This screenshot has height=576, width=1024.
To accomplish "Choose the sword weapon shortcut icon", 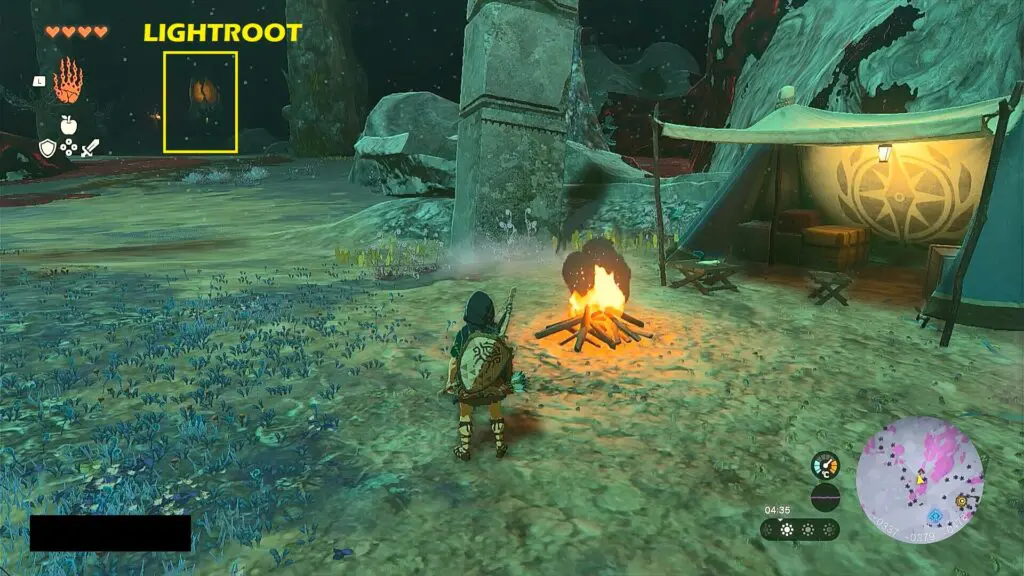I will [x=89, y=148].
